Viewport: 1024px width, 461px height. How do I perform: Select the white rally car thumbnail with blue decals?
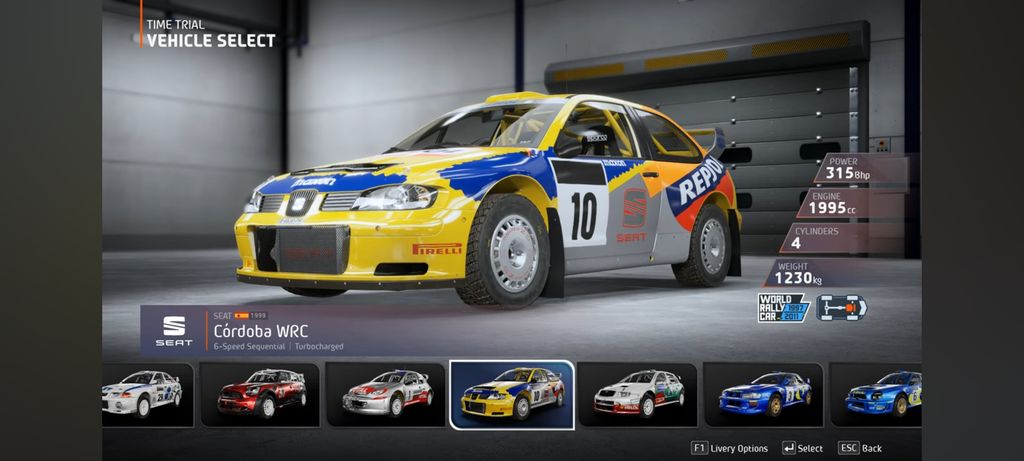pos(145,393)
